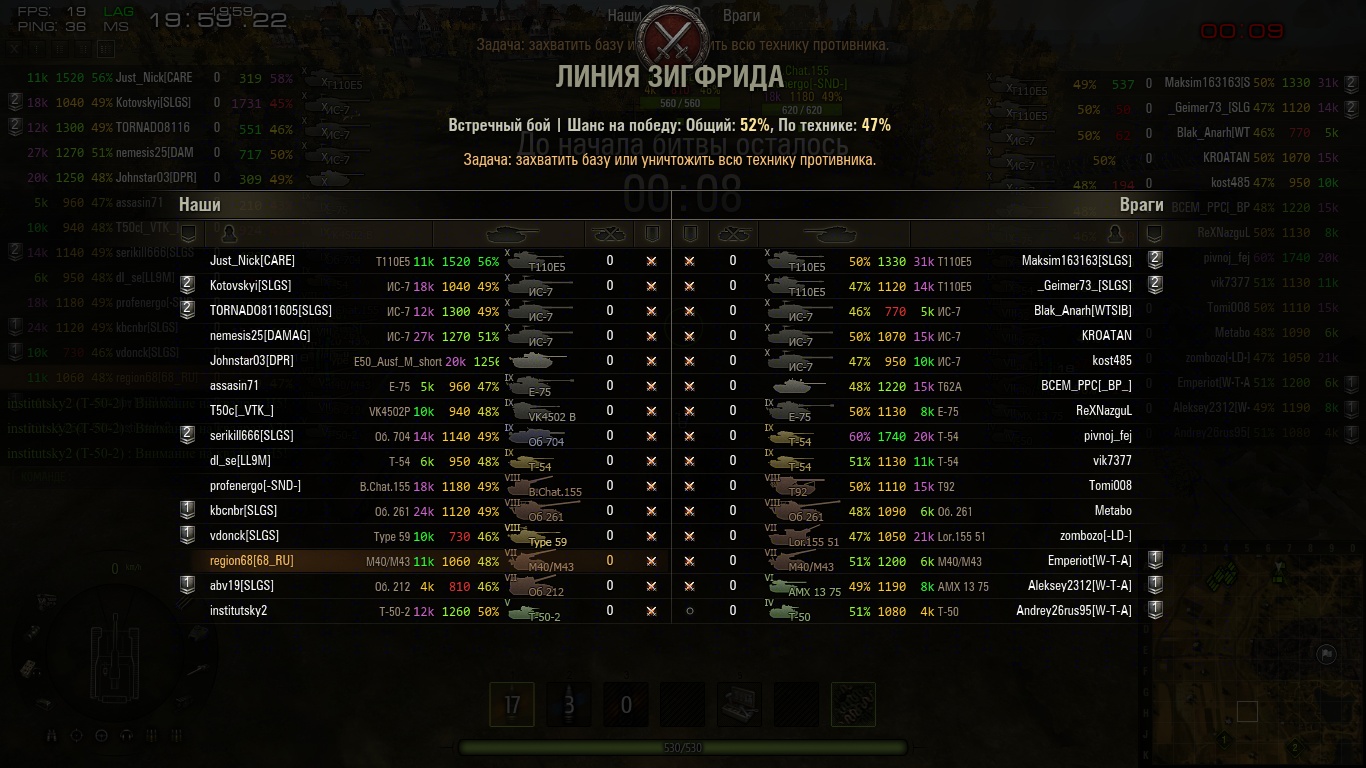Click ally assasin71's E-75 row
The height and width of the screenshot is (768, 1366).
234,386
